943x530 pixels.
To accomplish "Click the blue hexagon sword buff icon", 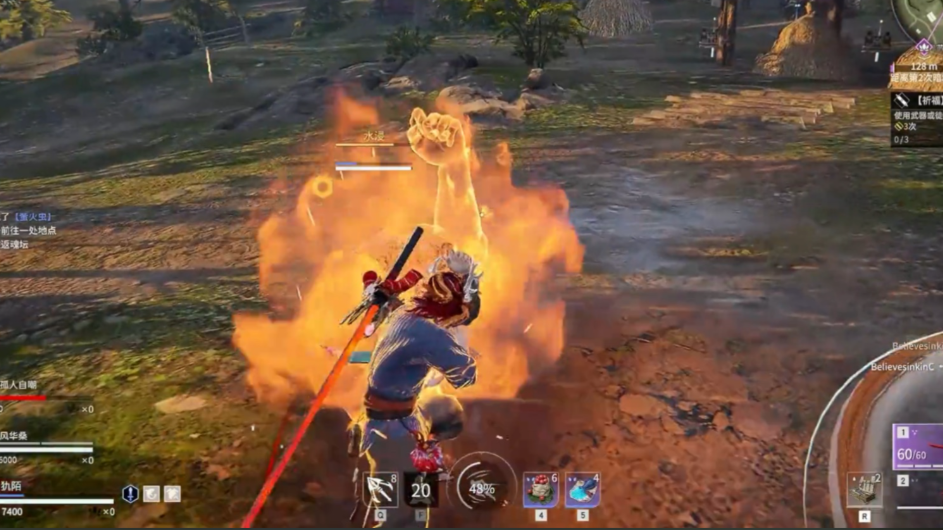I will 130,494.
